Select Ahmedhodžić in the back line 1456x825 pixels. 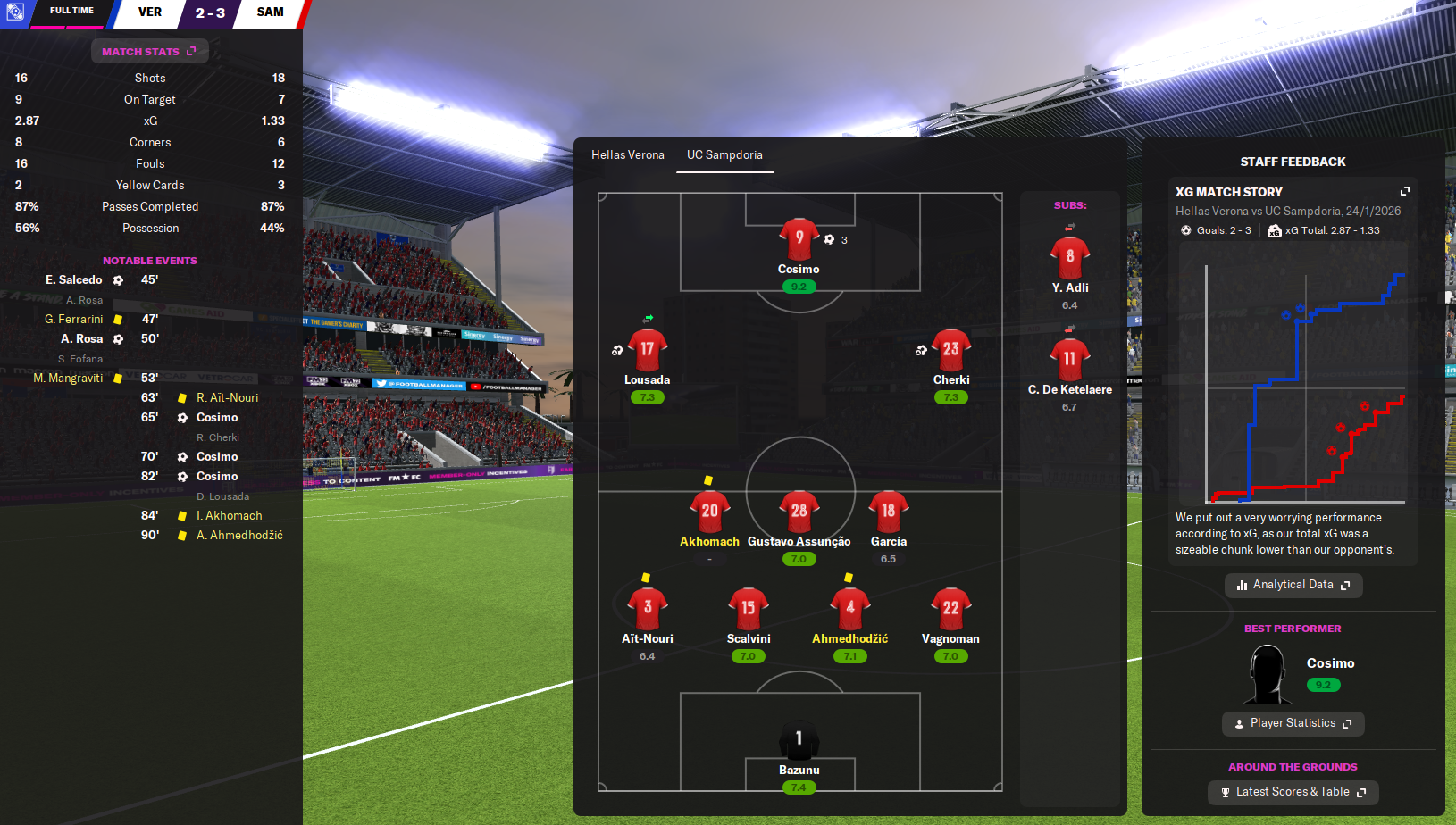coord(849,609)
